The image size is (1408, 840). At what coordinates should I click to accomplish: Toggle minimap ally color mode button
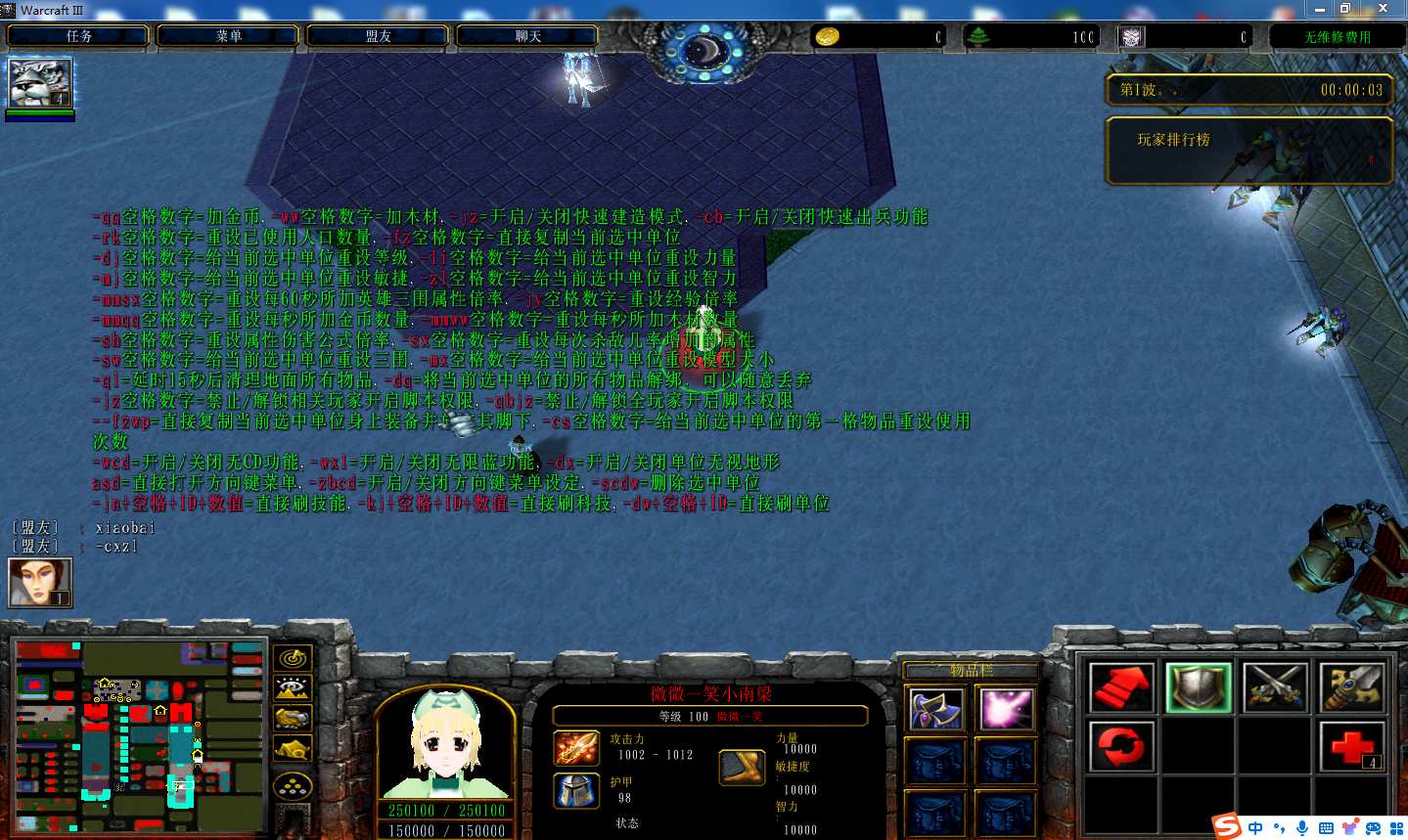click(x=293, y=719)
